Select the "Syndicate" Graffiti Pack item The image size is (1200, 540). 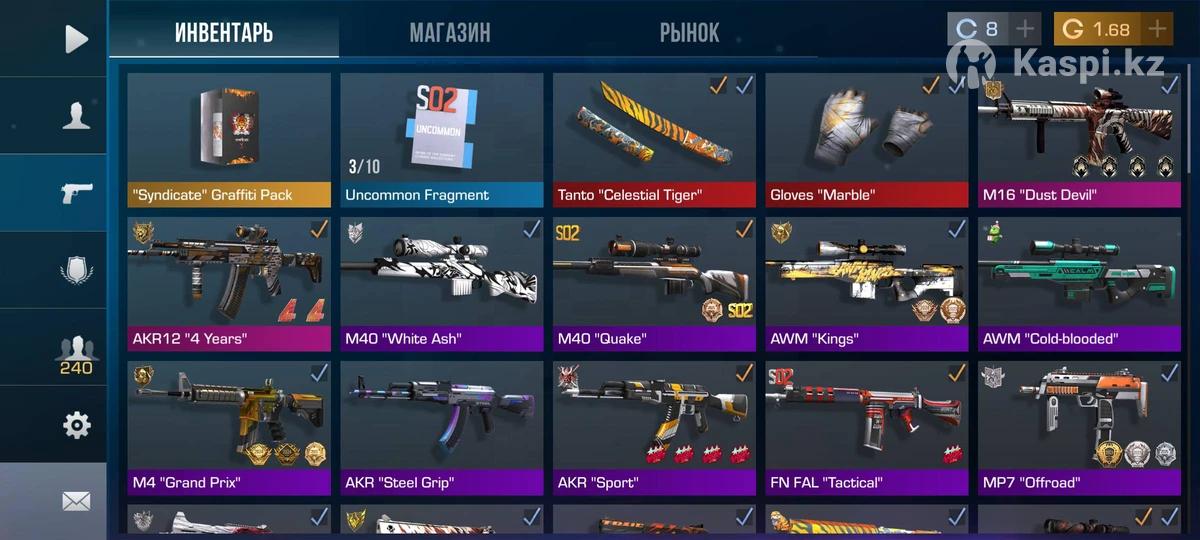coord(229,138)
